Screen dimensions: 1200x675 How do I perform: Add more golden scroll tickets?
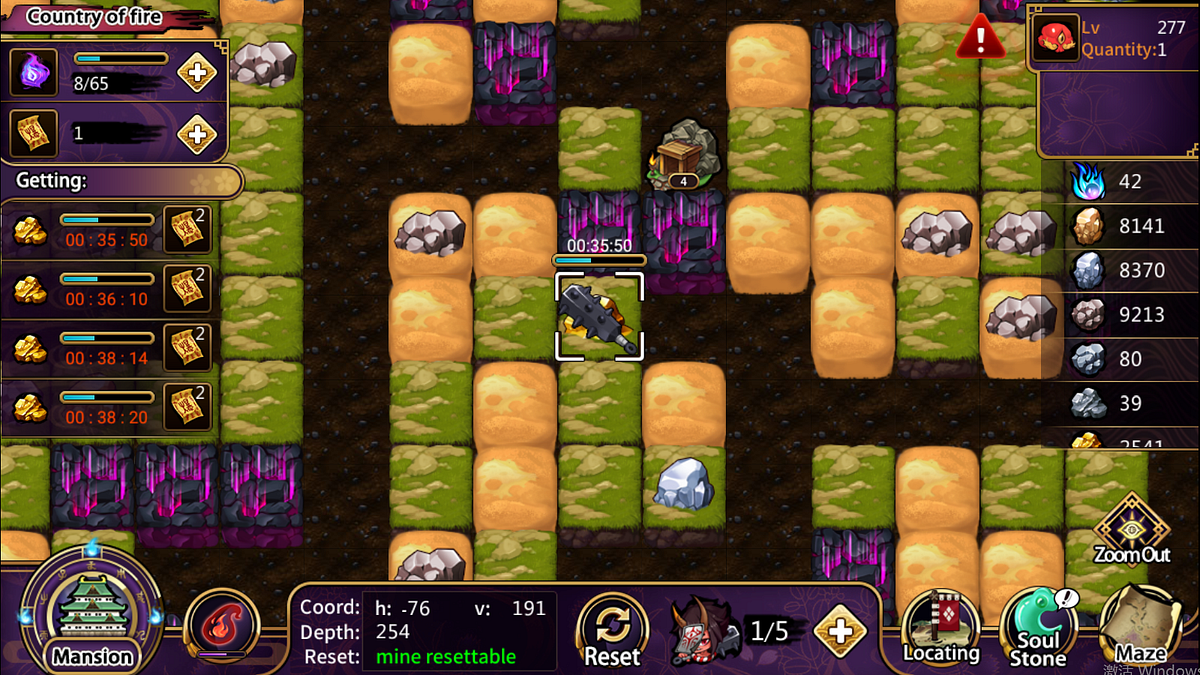(197, 134)
